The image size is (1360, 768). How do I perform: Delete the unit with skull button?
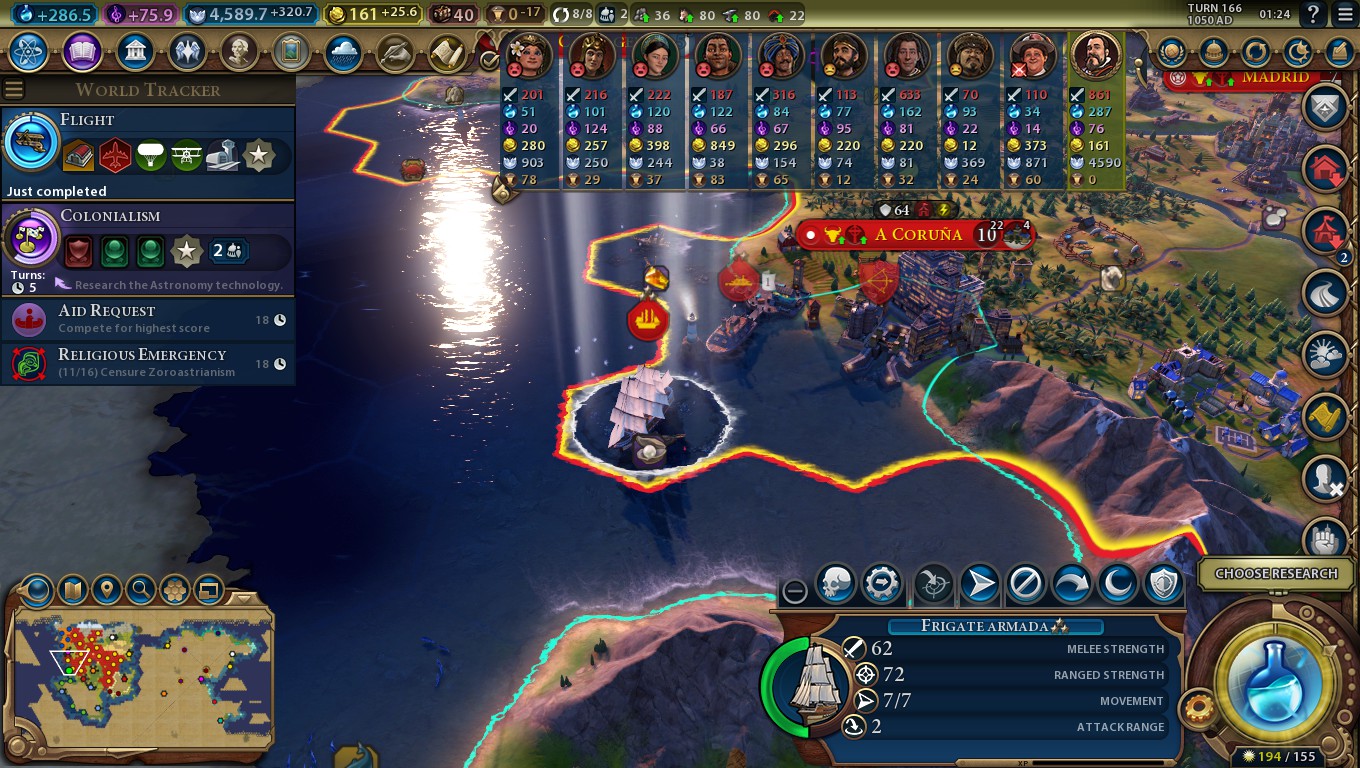click(835, 585)
